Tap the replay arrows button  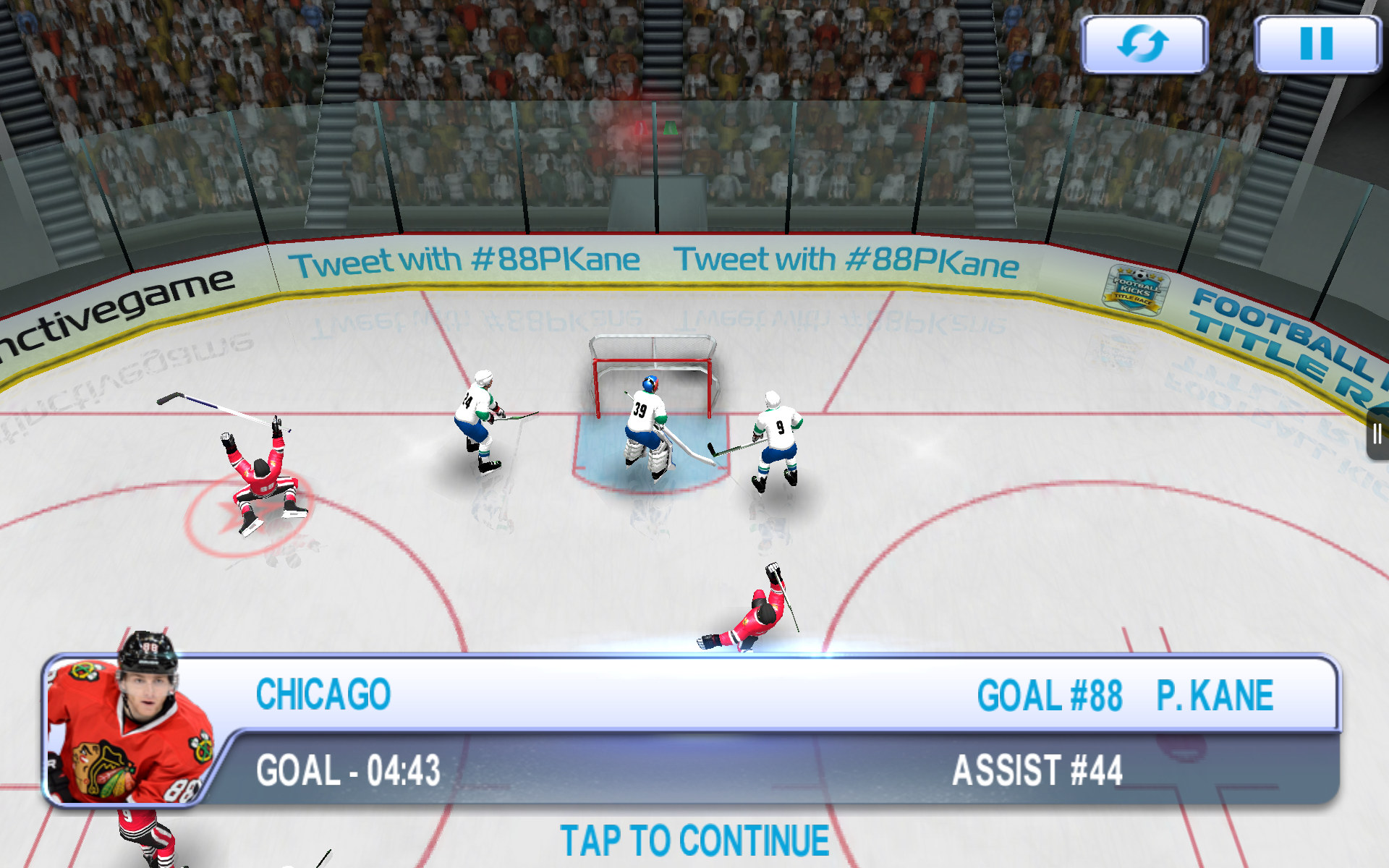(1144, 44)
